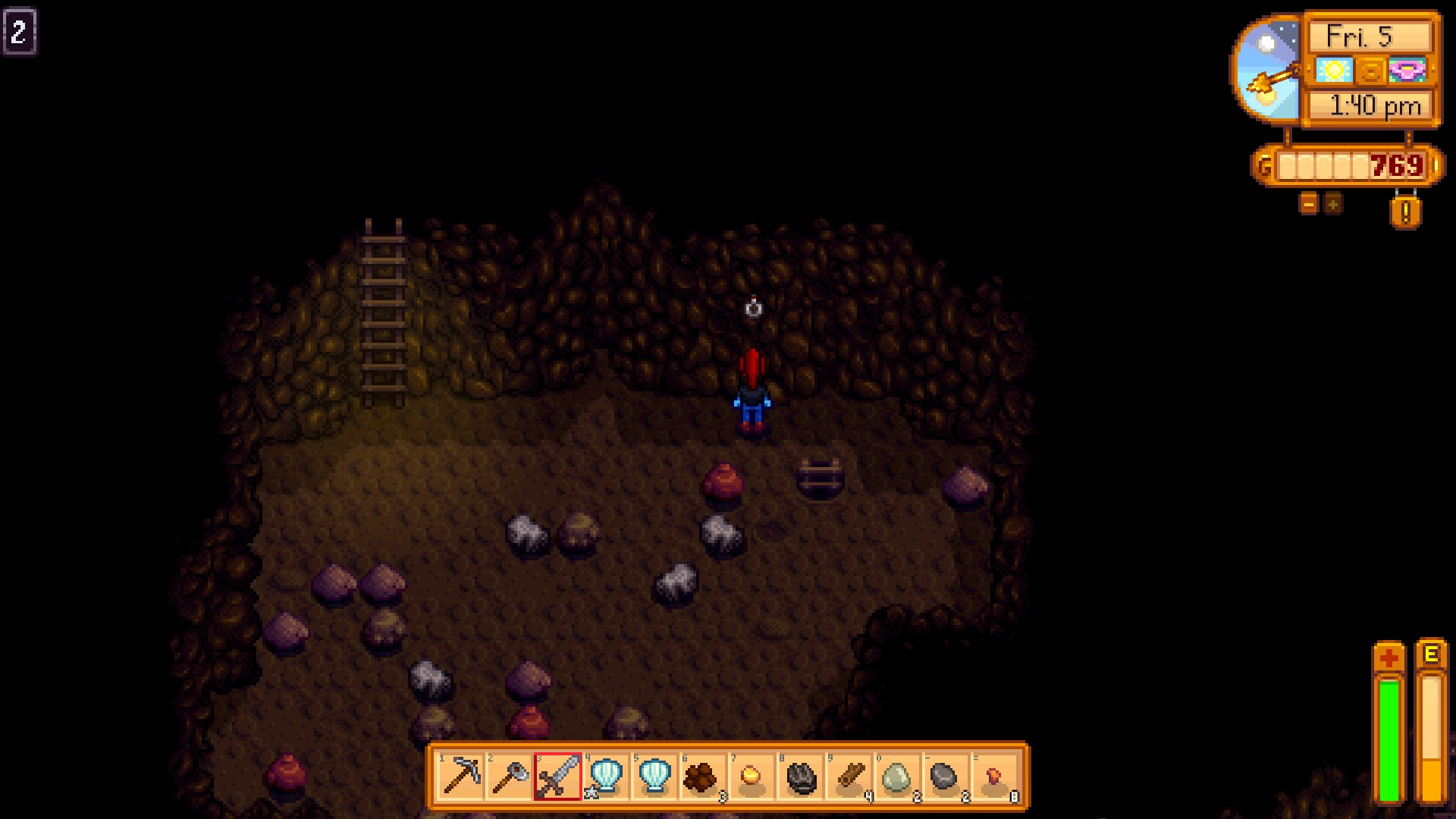Select the brown ore cluster slot
Screen dimensions: 1456x819
(x=702, y=777)
